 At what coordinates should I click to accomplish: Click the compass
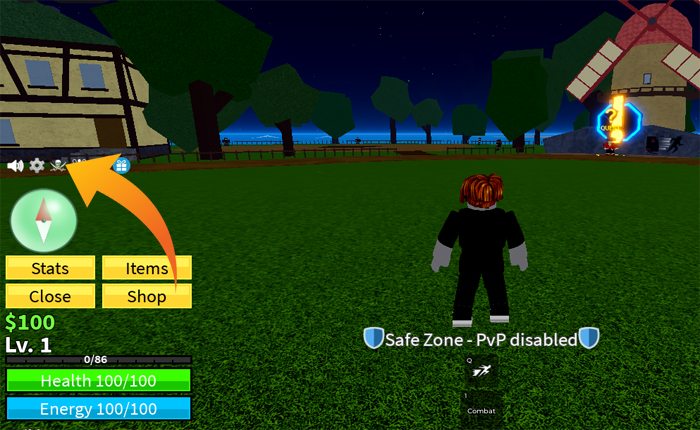(x=43, y=220)
